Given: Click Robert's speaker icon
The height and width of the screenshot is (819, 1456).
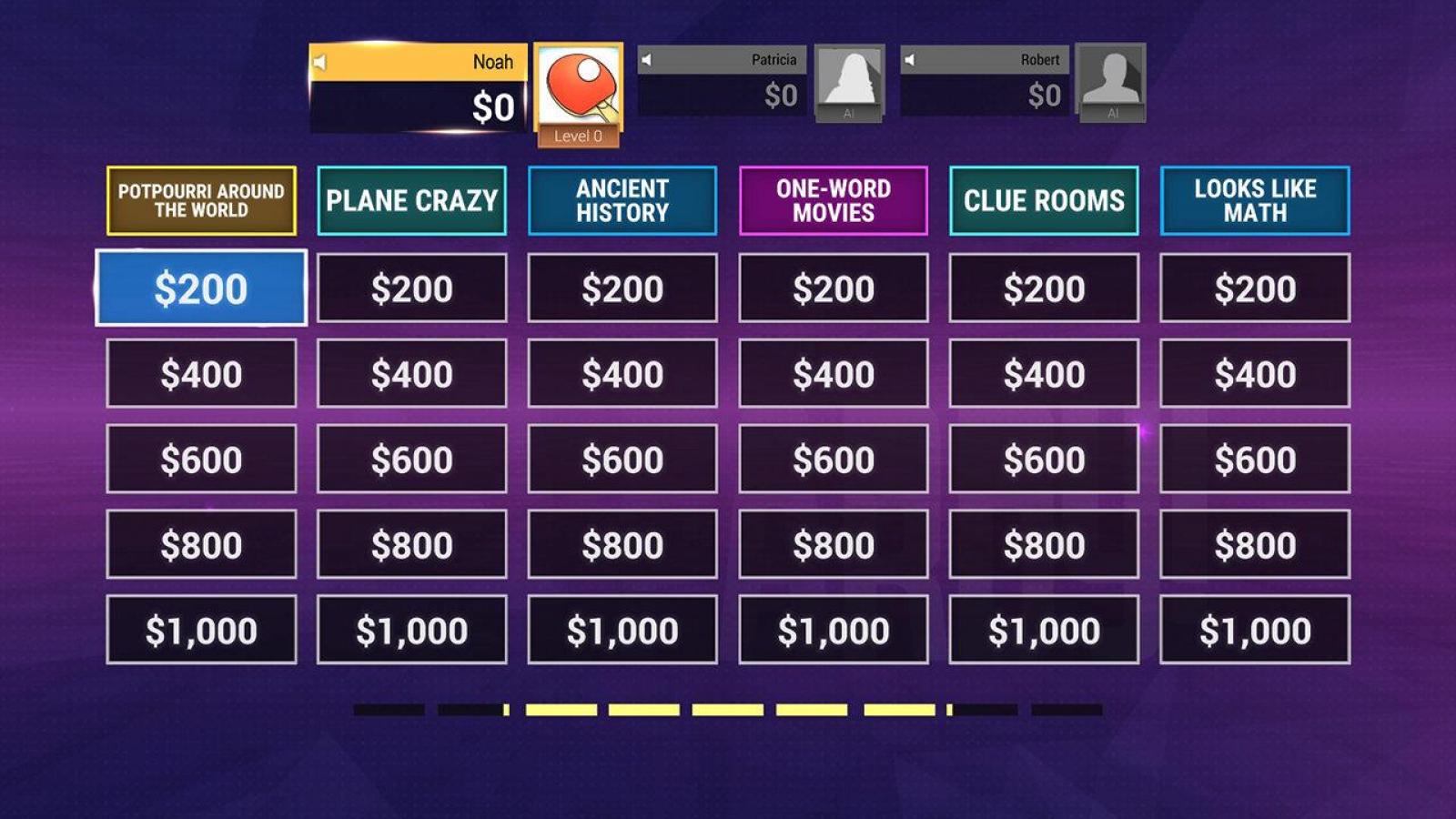Looking at the screenshot, I should tap(909, 60).
